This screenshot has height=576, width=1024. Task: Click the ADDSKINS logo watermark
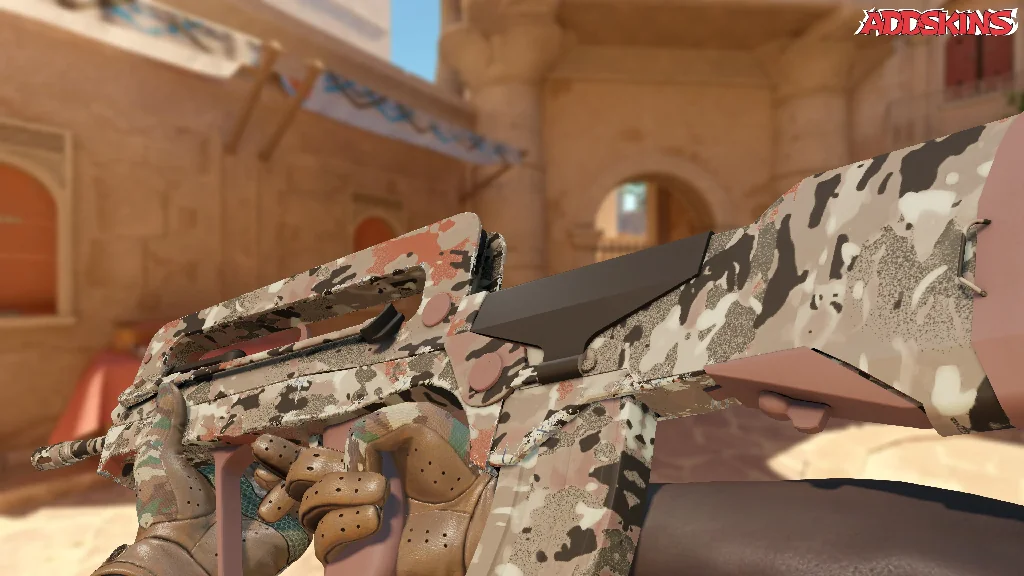[936, 22]
